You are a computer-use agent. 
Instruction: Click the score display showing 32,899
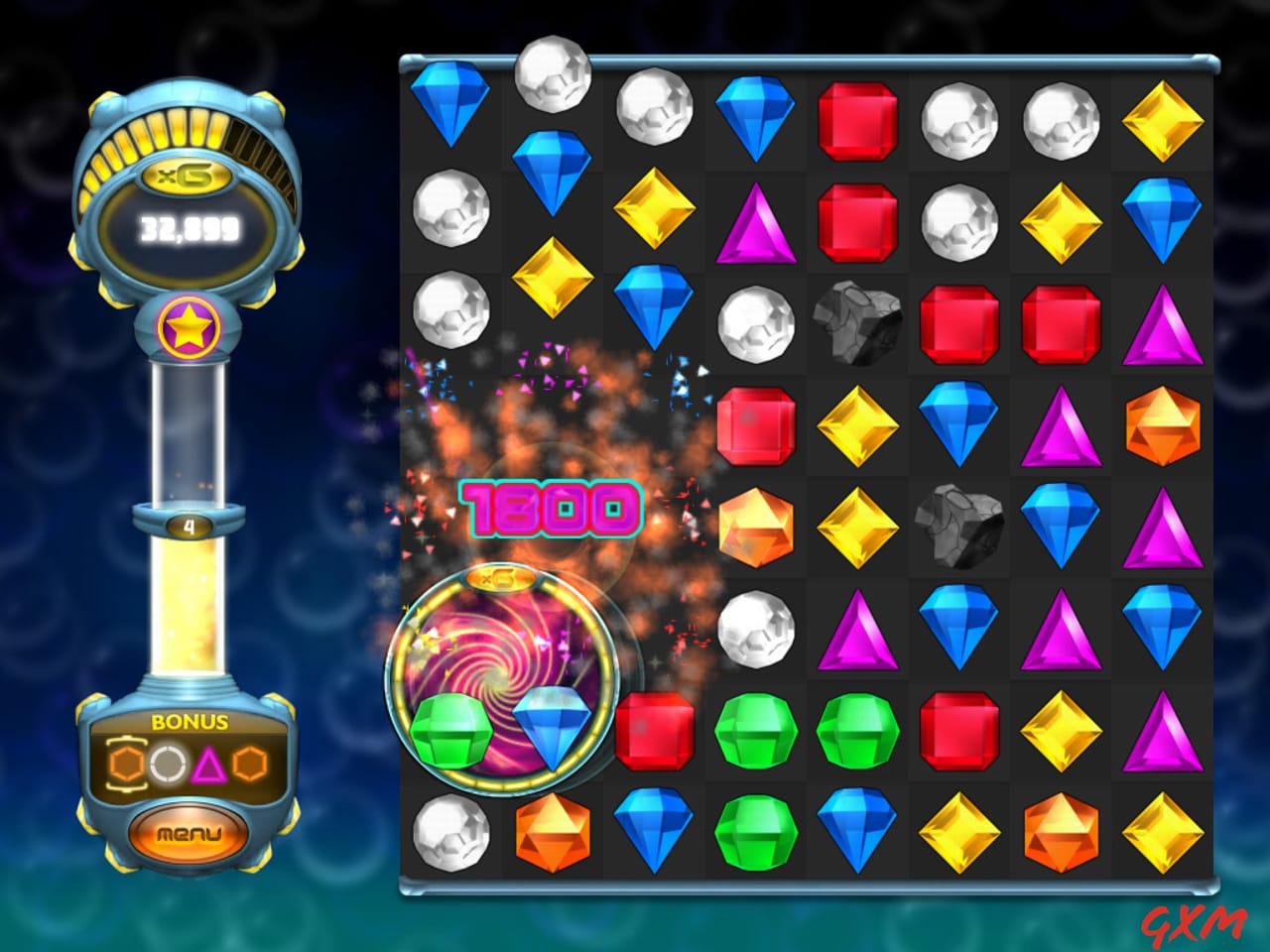tap(189, 229)
